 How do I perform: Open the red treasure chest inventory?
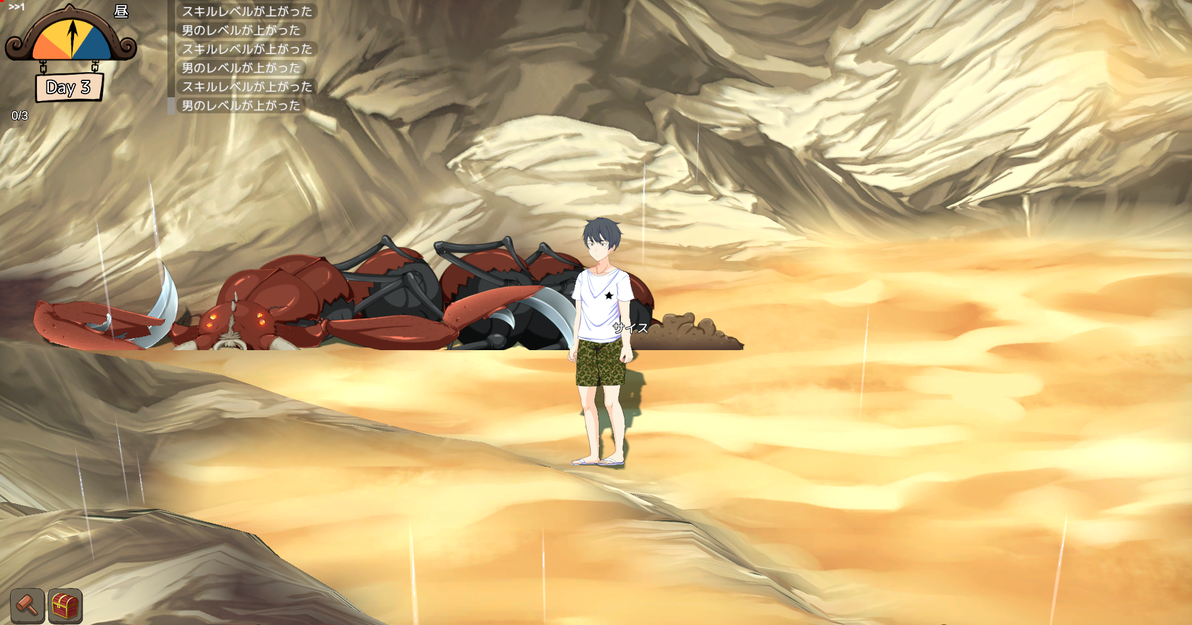(65, 605)
